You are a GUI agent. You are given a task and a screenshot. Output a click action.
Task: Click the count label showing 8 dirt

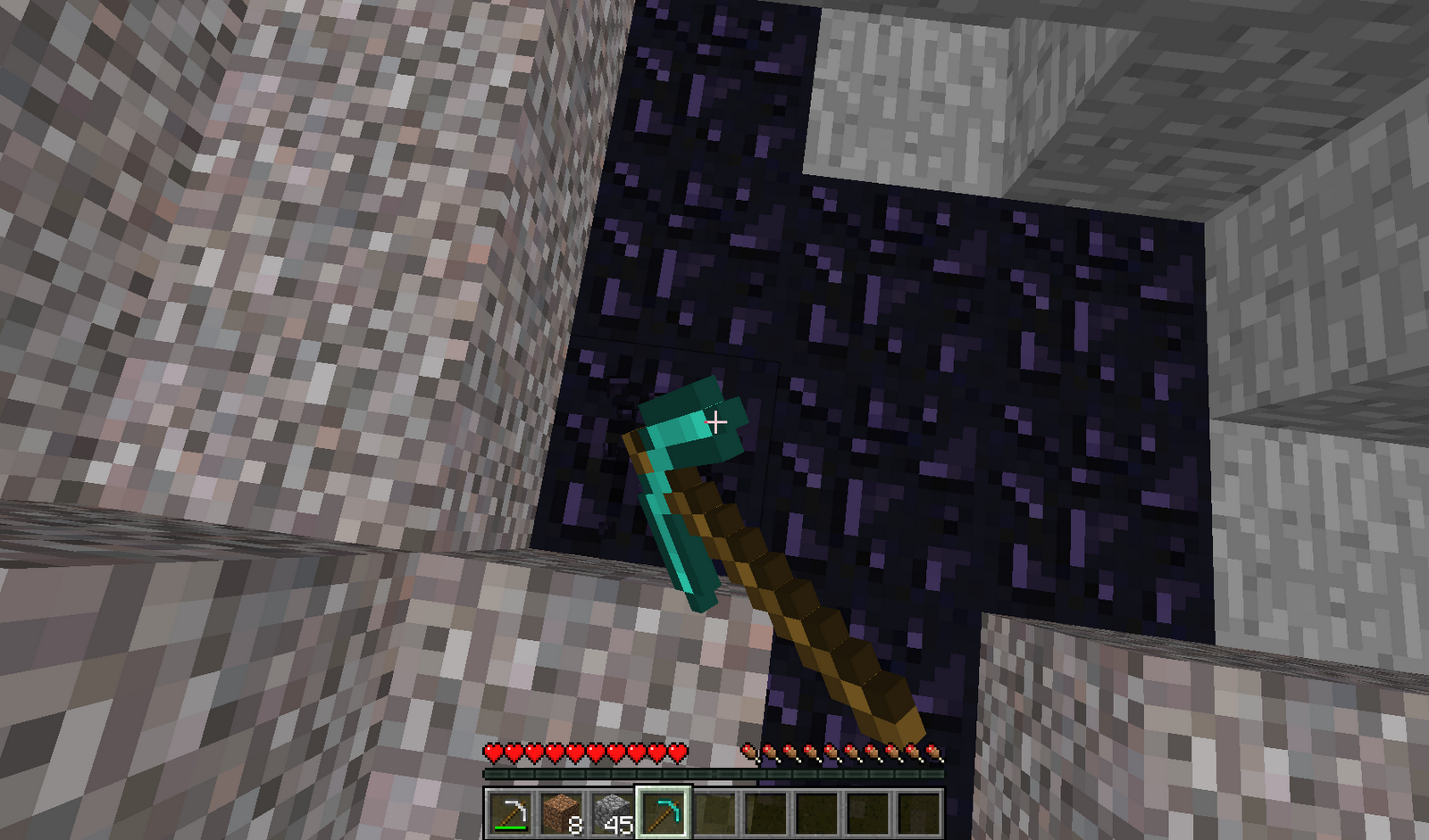click(576, 823)
